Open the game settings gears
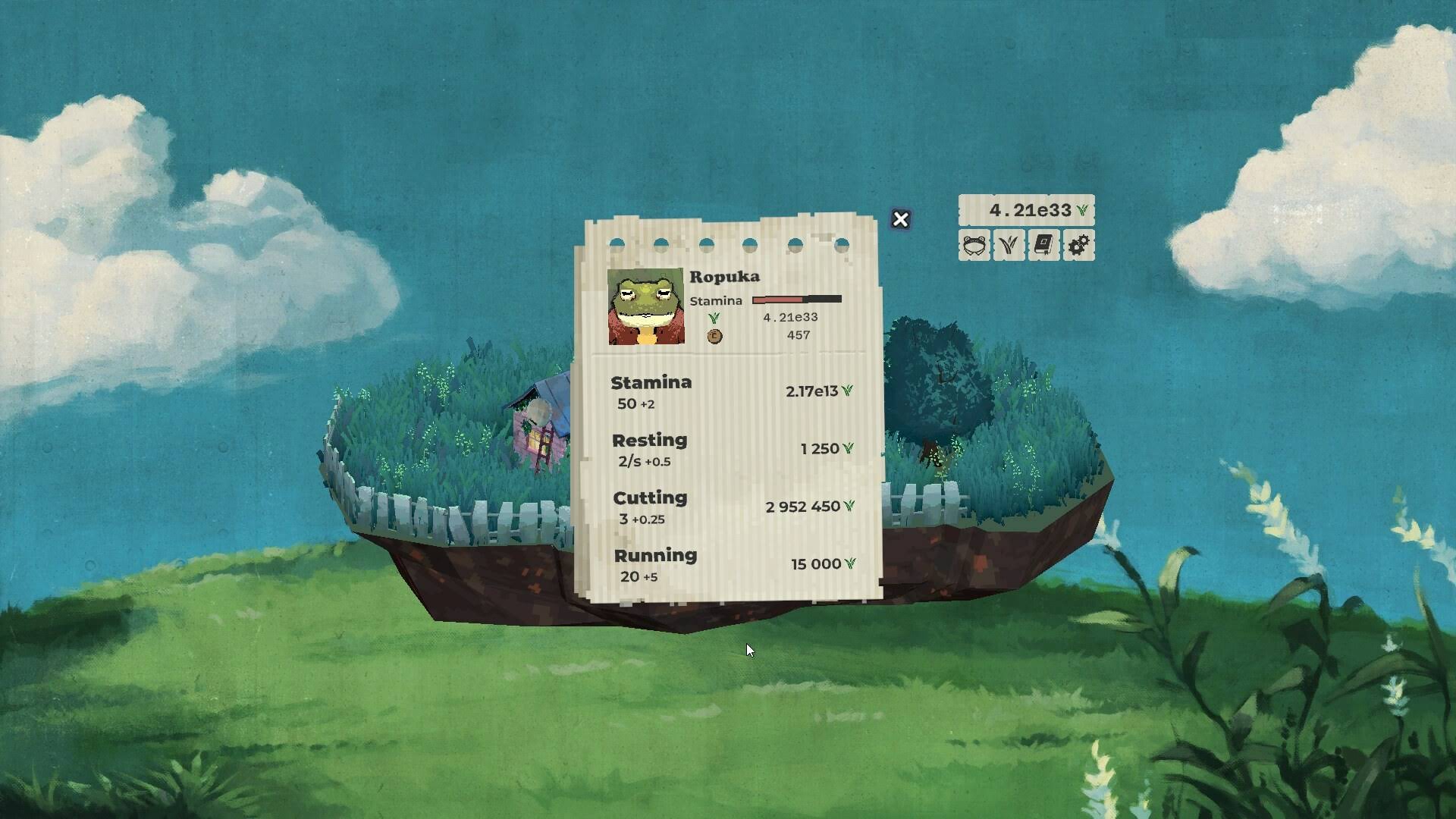Screen dimensions: 1456x819 (x=1079, y=246)
